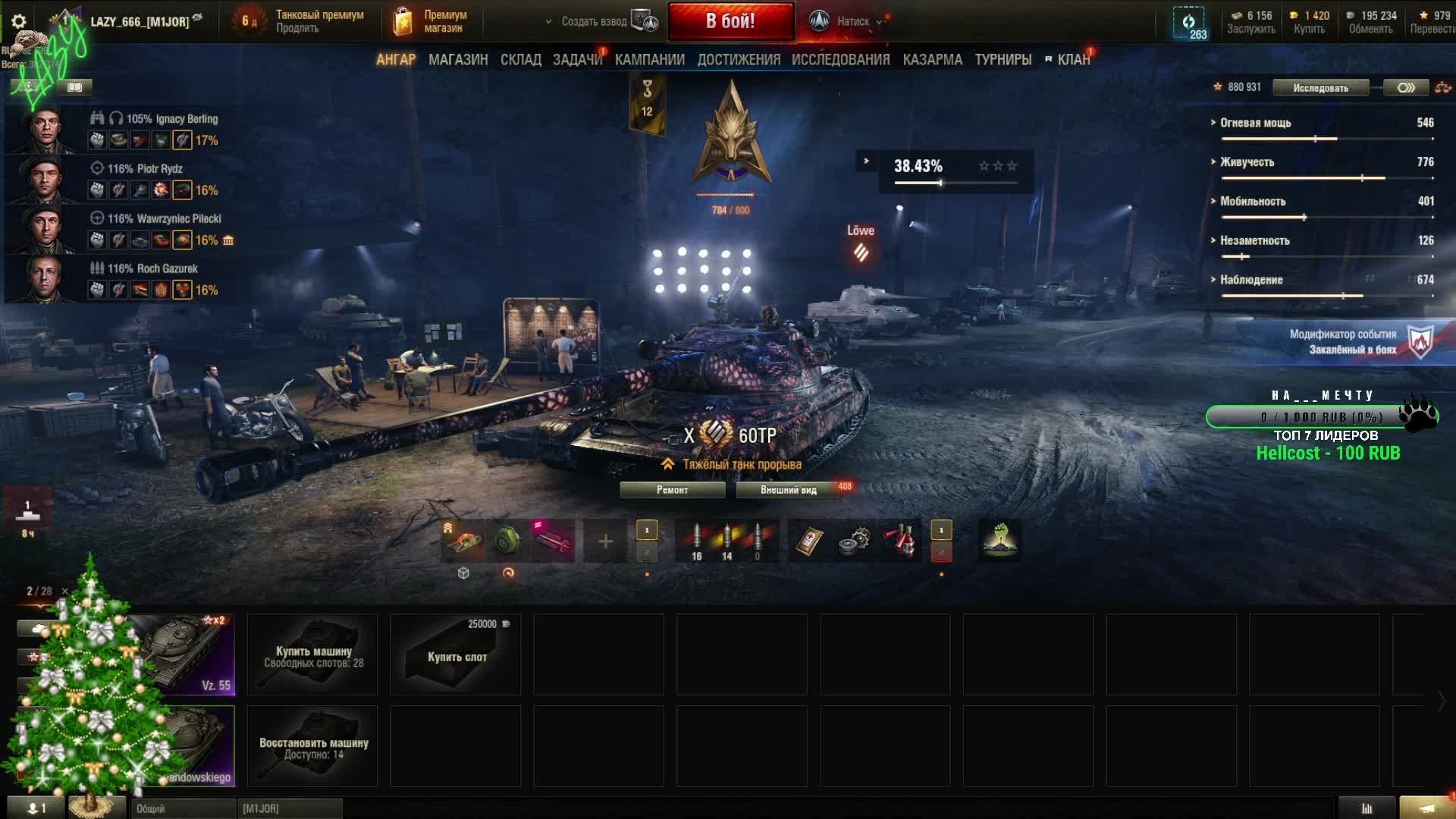Show the ДОСТИЖЕНИЯ tab
Screen dimensions: 1456x819
point(739,60)
